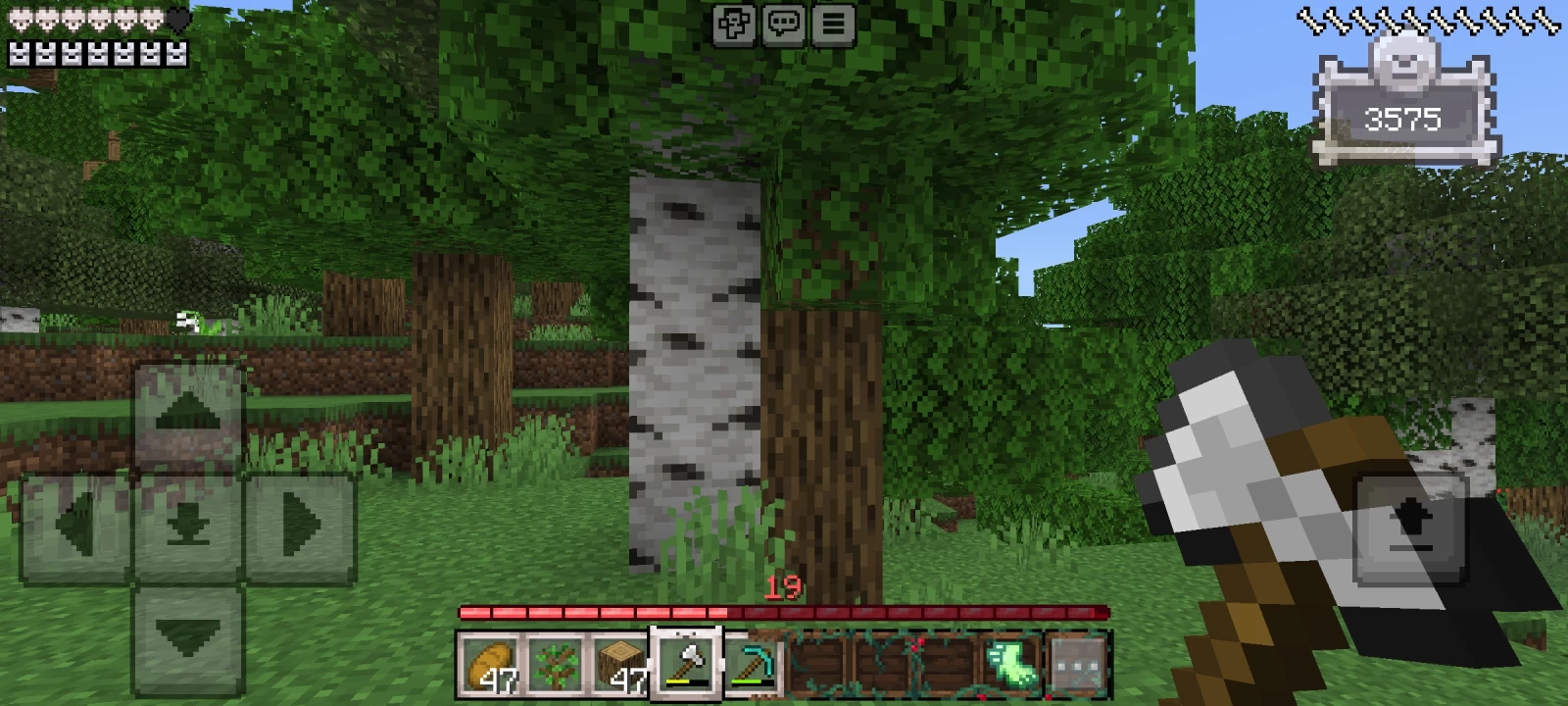Image resolution: width=1568 pixels, height=706 pixels.
Task: Select the sapling hotbar slot
Action: 556,666
